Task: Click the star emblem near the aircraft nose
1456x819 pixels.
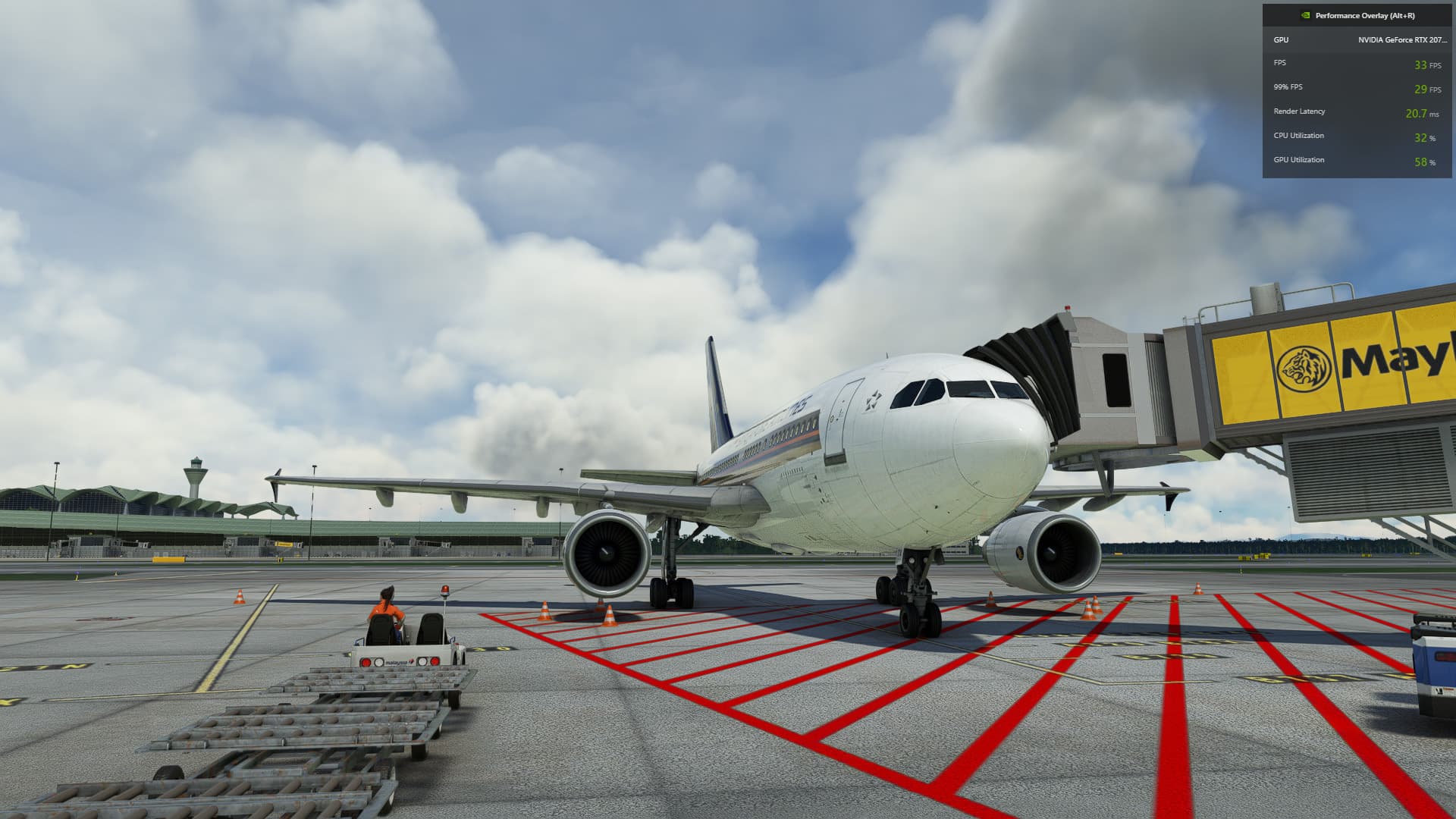Action: [x=873, y=400]
